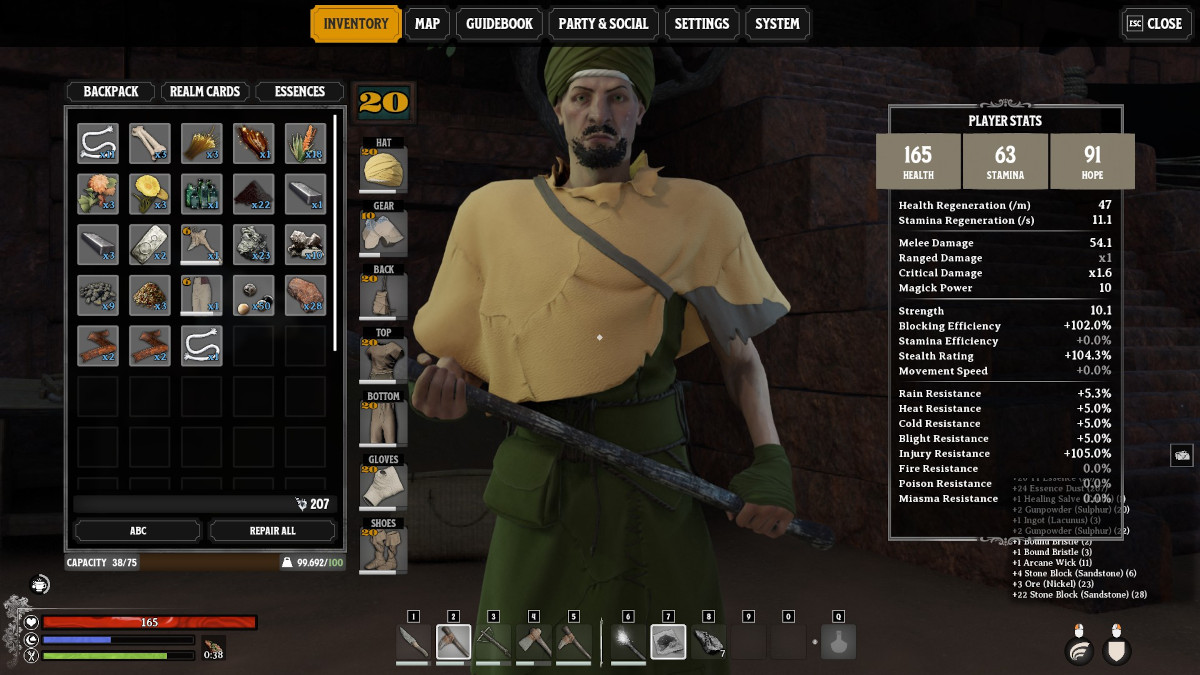
Task: Open the Settings menu
Action: pyautogui.click(x=701, y=24)
